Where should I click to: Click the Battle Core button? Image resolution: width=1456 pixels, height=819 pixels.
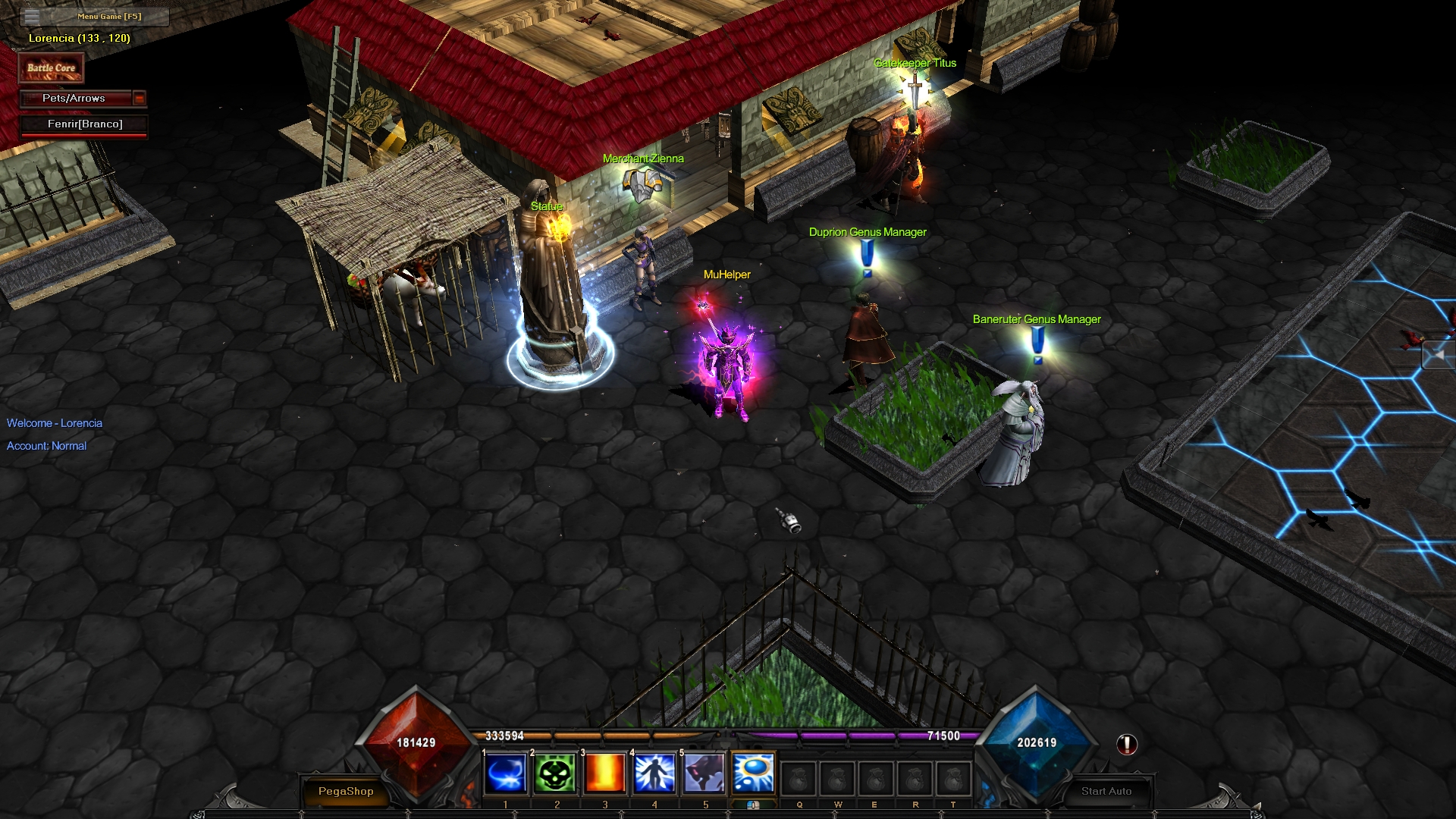(51, 68)
